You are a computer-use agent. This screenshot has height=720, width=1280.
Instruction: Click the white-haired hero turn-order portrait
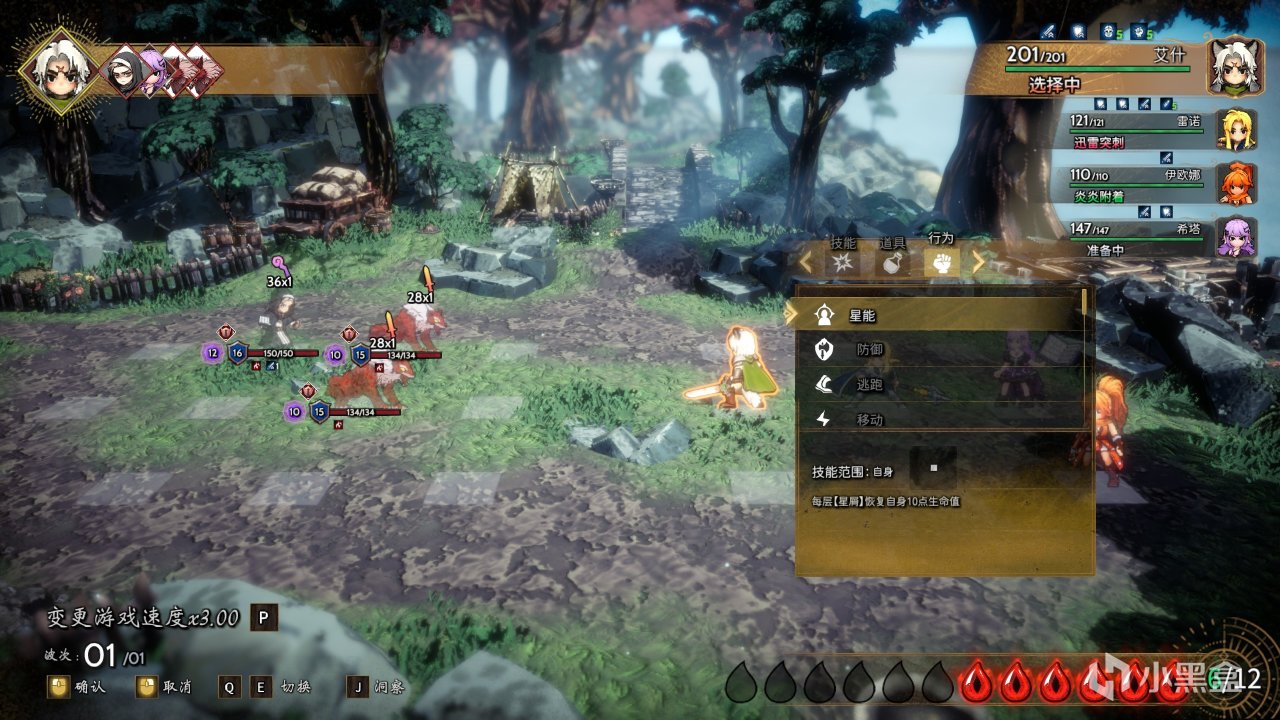pyautogui.click(x=62, y=67)
